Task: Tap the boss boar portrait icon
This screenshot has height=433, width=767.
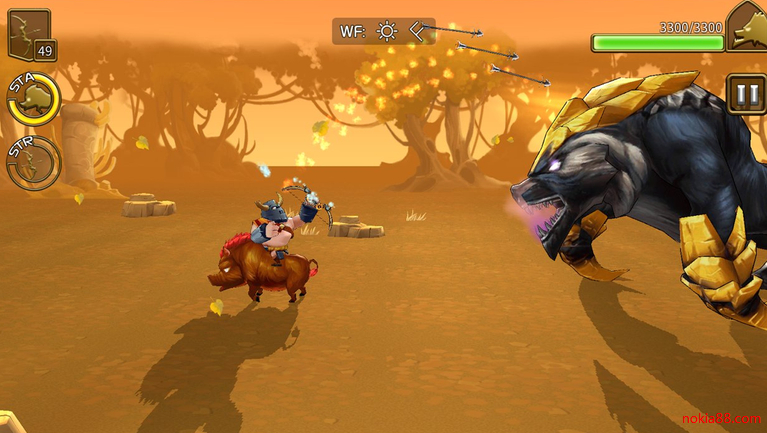Action: 745,27
